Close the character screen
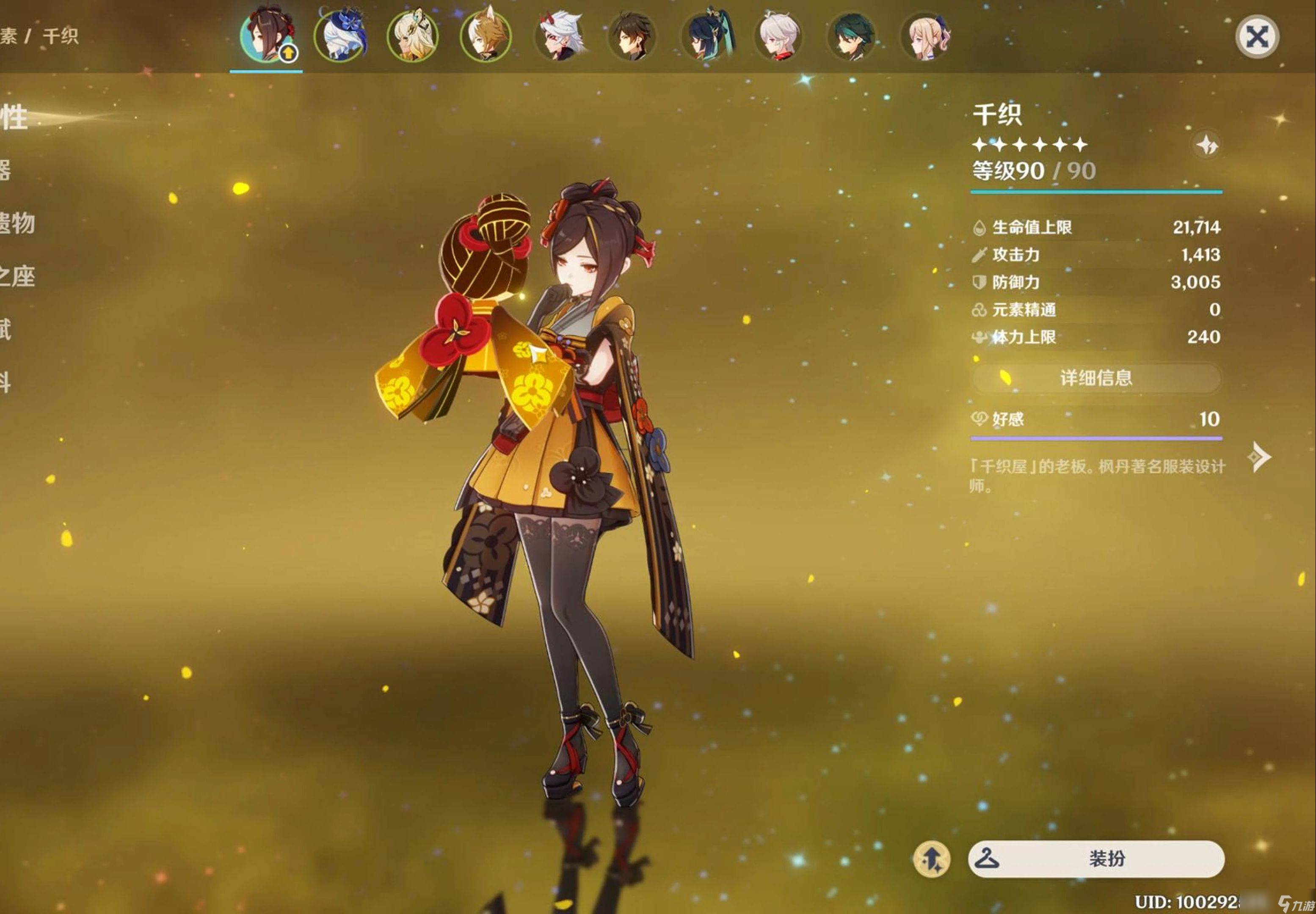 pyautogui.click(x=1256, y=37)
